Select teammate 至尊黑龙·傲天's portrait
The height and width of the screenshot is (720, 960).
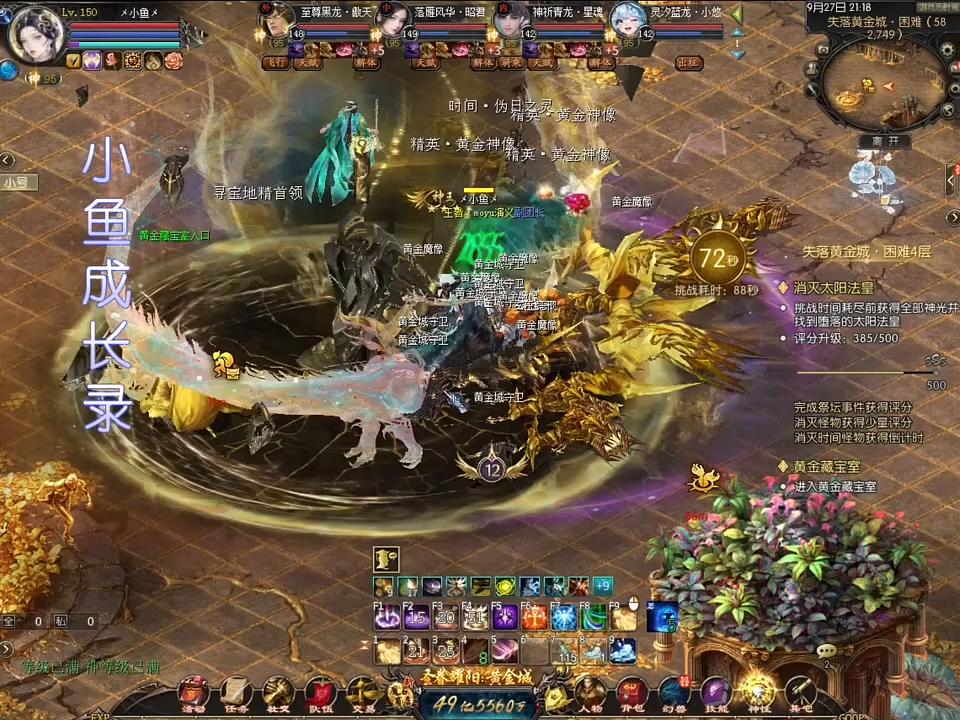(x=276, y=22)
